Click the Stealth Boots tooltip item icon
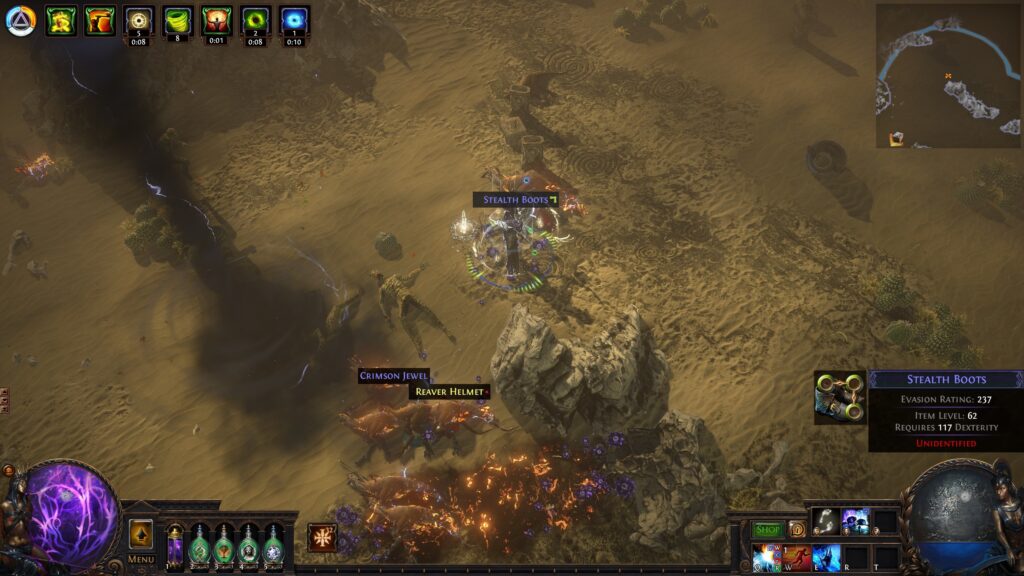Screen dimensions: 1024x576 click(840, 397)
